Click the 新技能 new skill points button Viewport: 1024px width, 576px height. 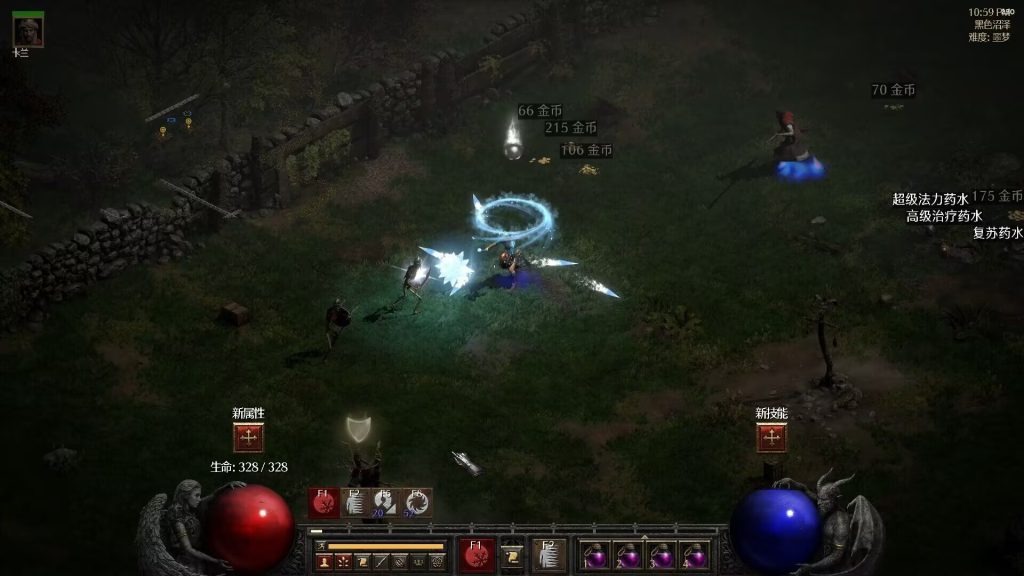(x=771, y=437)
